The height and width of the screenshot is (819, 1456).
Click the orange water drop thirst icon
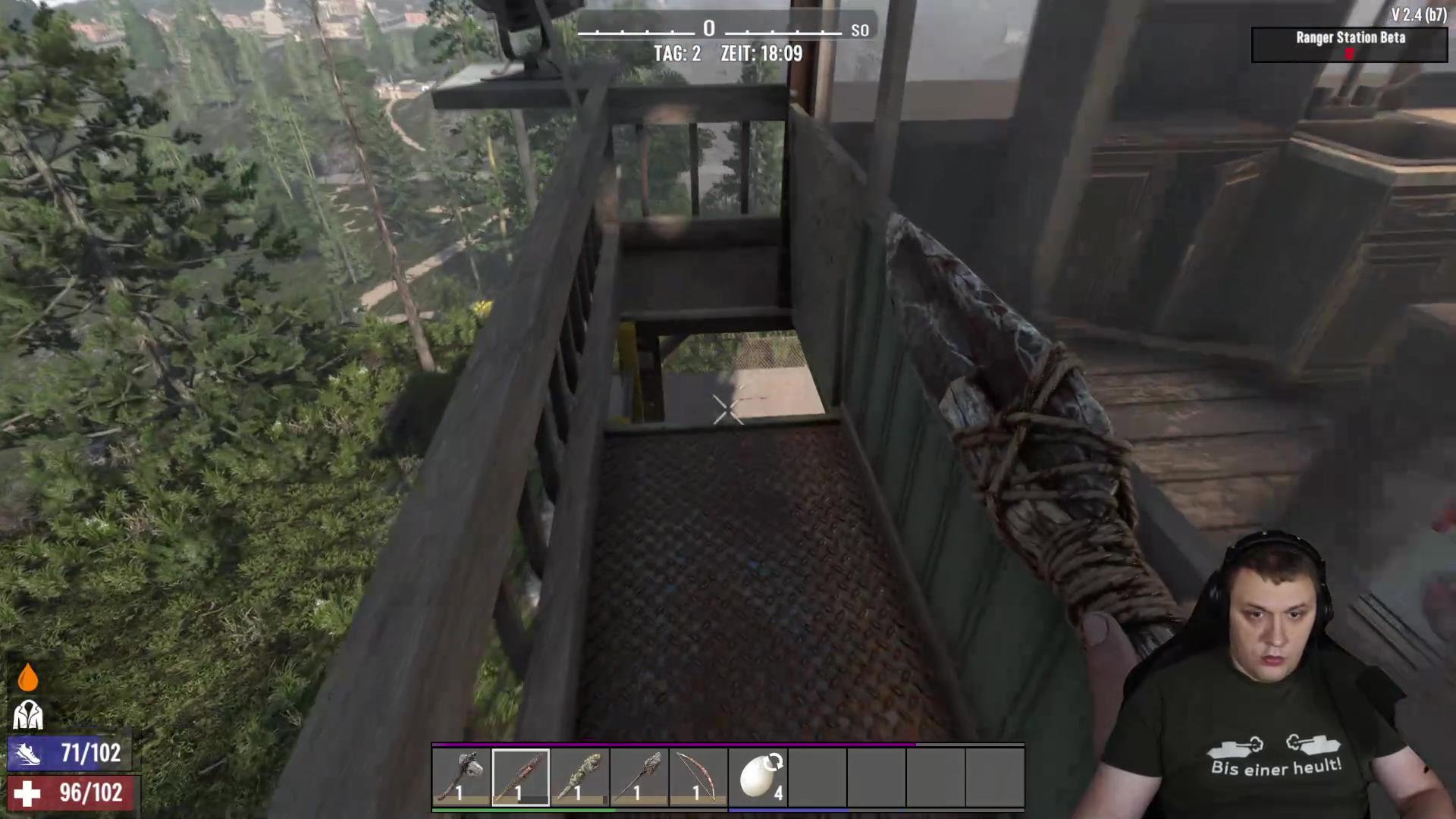tap(27, 677)
